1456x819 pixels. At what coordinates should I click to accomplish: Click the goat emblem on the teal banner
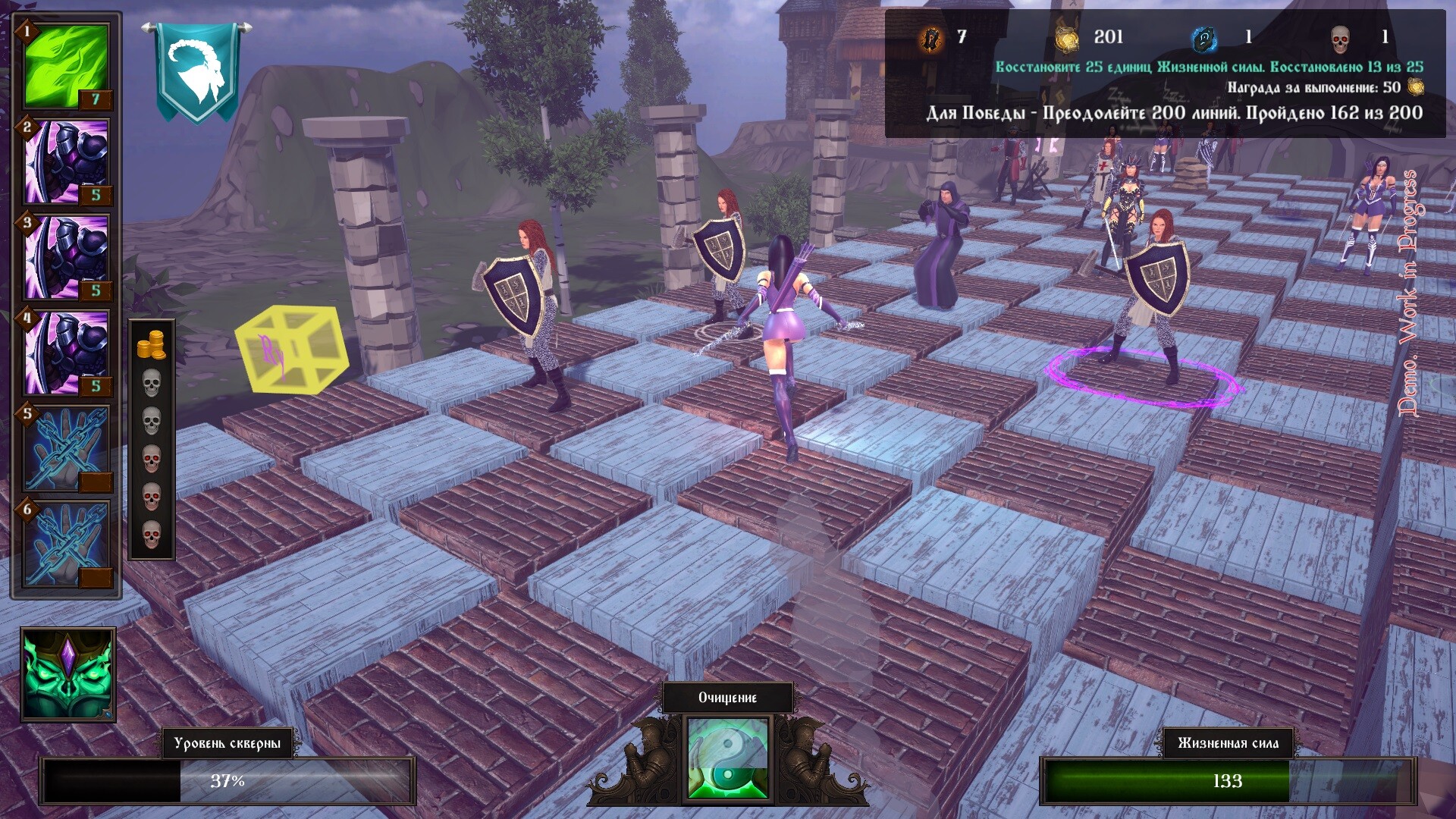tap(196, 68)
